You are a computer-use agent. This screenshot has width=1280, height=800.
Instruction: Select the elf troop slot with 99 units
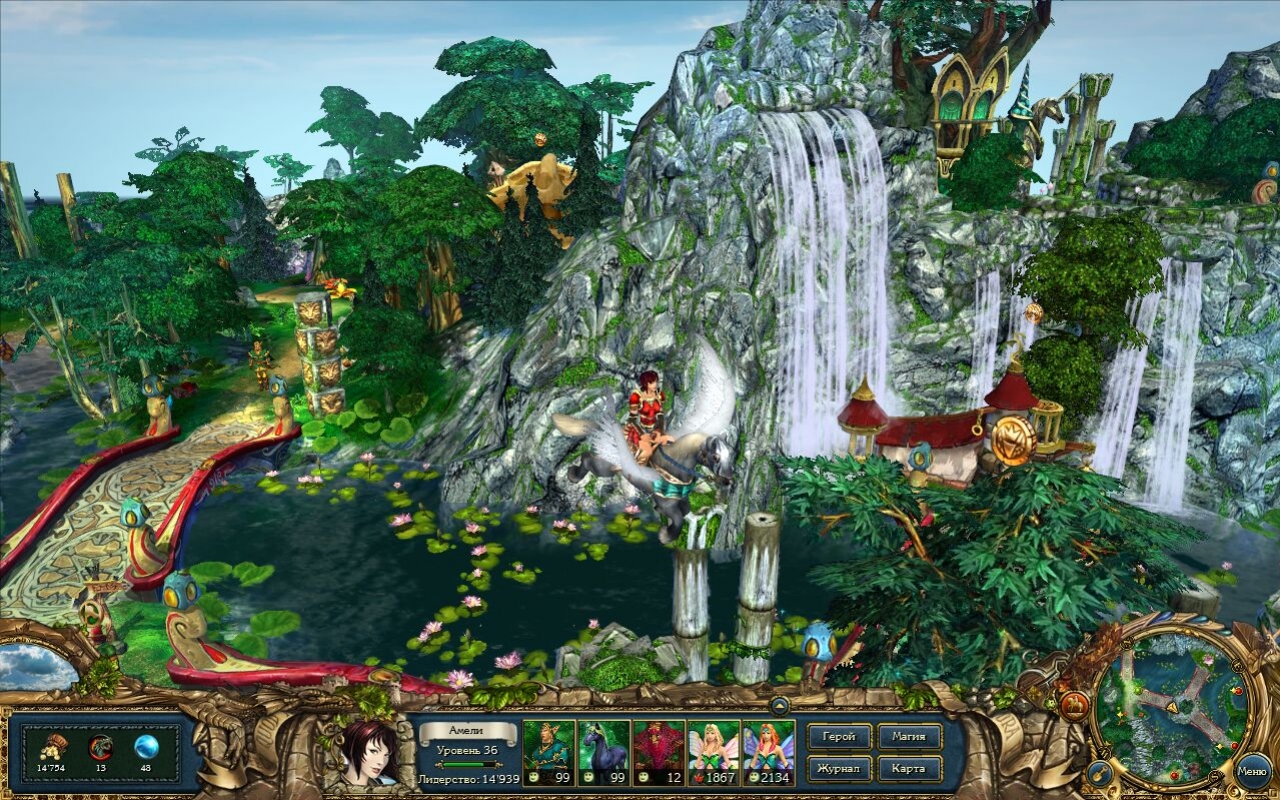548,752
